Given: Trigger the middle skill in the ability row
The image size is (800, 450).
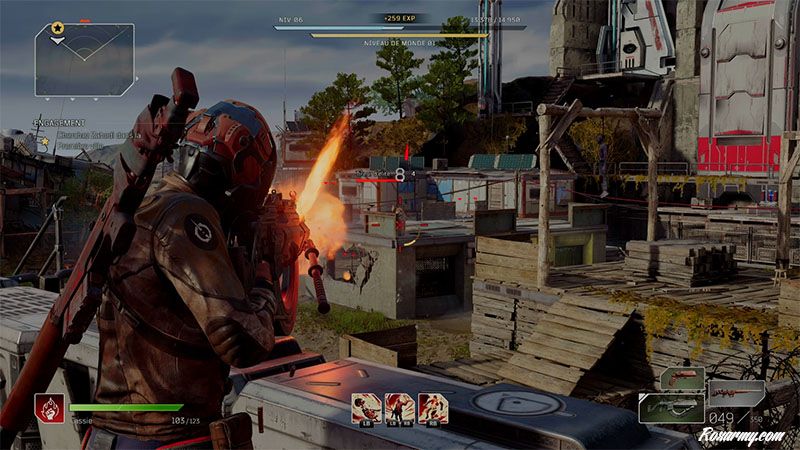Looking at the screenshot, I should [399, 407].
